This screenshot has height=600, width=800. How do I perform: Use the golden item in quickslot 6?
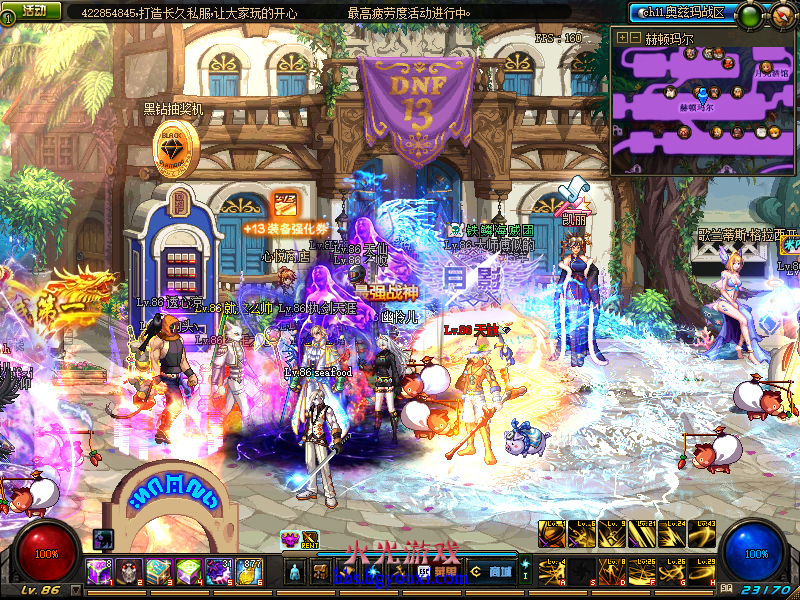(249, 572)
